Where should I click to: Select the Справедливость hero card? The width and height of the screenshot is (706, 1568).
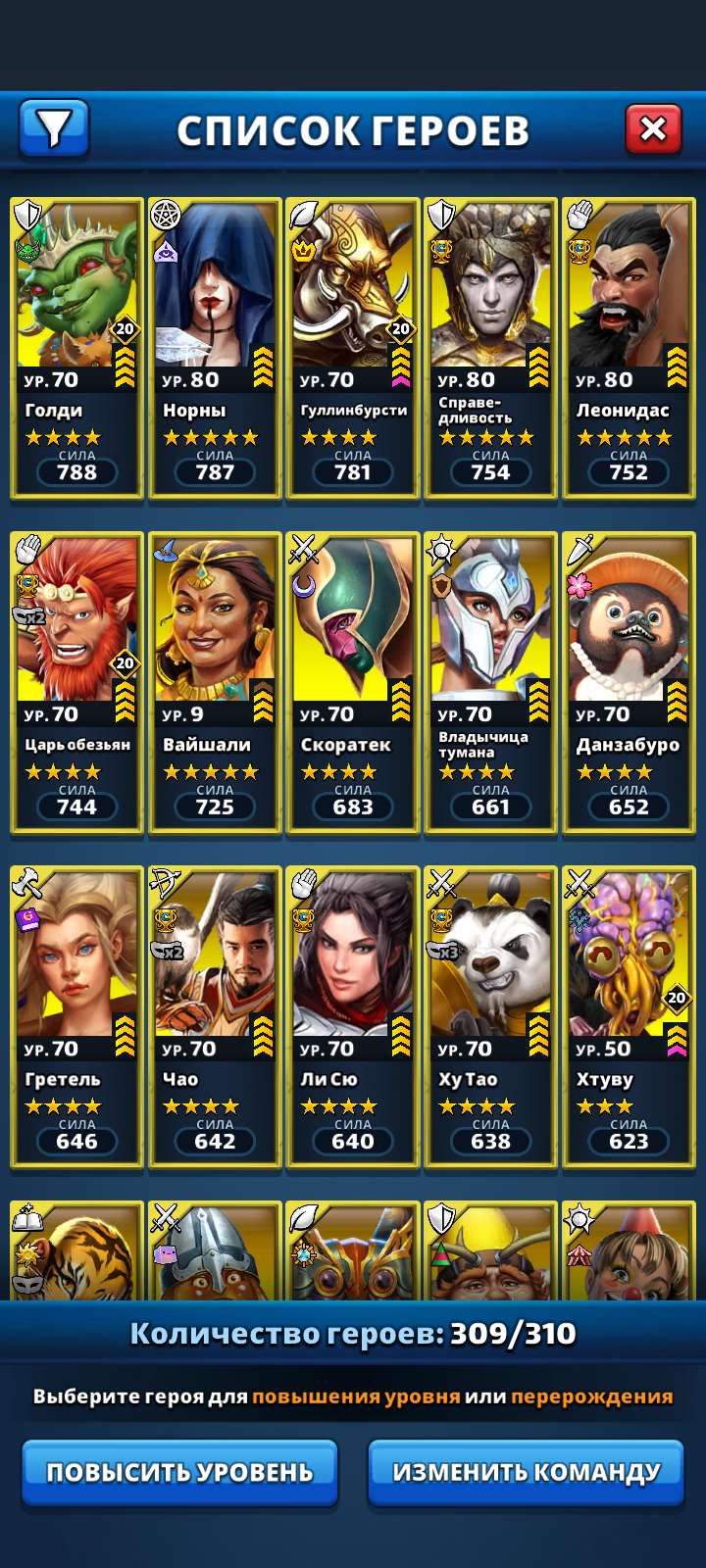click(490, 348)
